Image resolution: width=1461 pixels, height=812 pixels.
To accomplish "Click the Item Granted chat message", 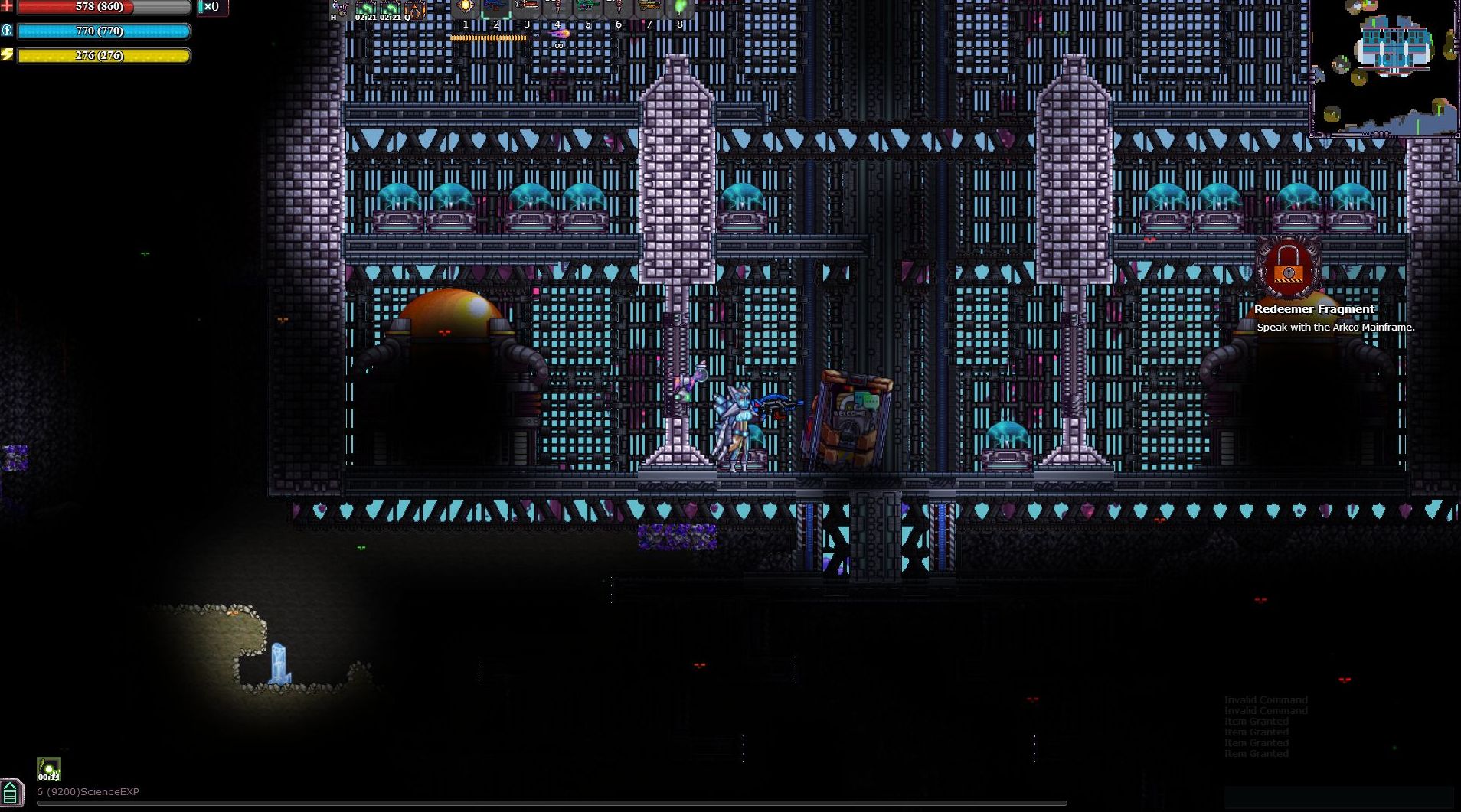I will pyautogui.click(x=1256, y=721).
